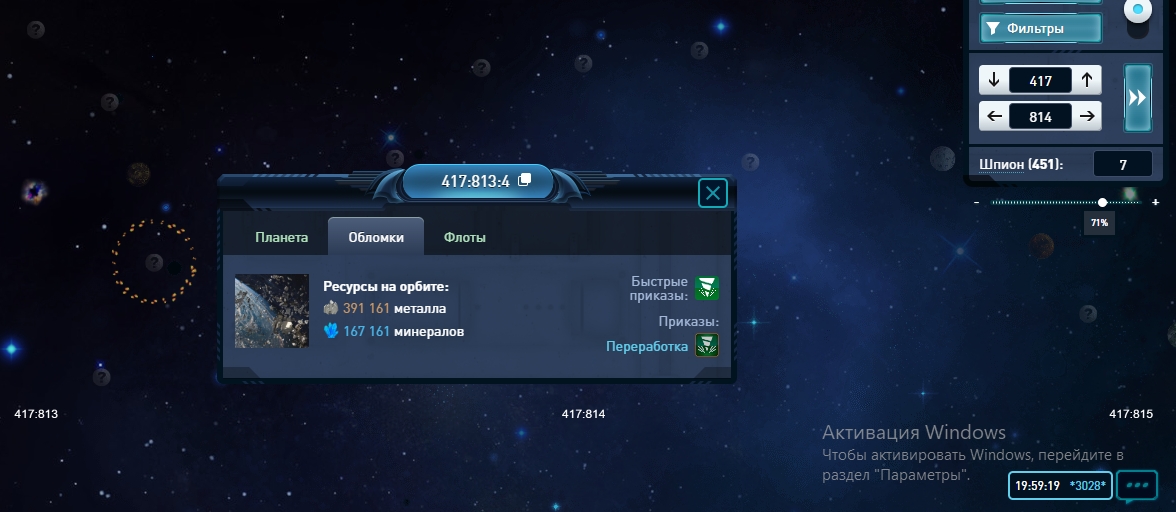Focus the 814 coordinate field
This screenshot has width=1176, height=512.
click(1040, 116)
